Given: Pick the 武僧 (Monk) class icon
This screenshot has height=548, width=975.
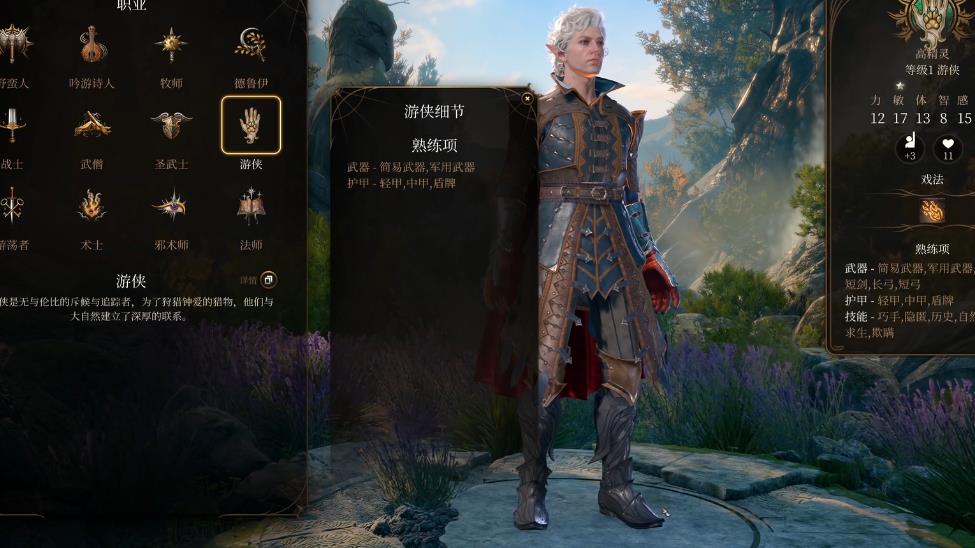Looking at the screenshot, I should pyautogui.click(x=93, y=125).
